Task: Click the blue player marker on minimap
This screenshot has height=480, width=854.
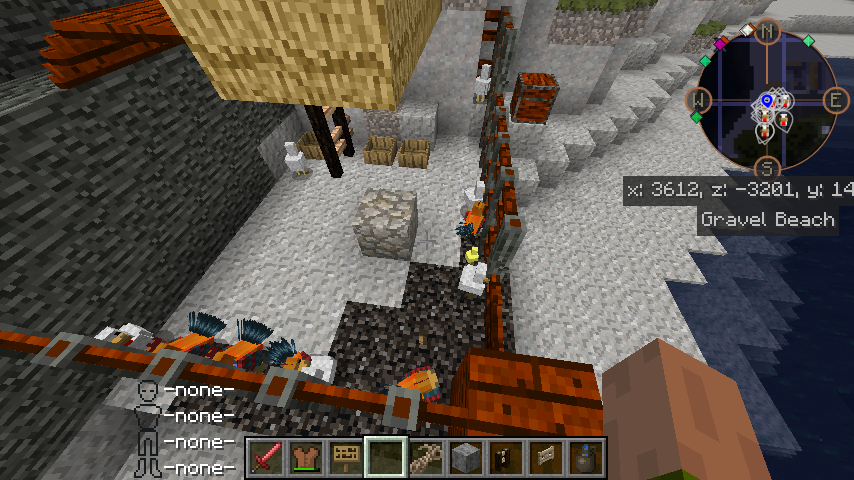Action: [x=766, y=100]
